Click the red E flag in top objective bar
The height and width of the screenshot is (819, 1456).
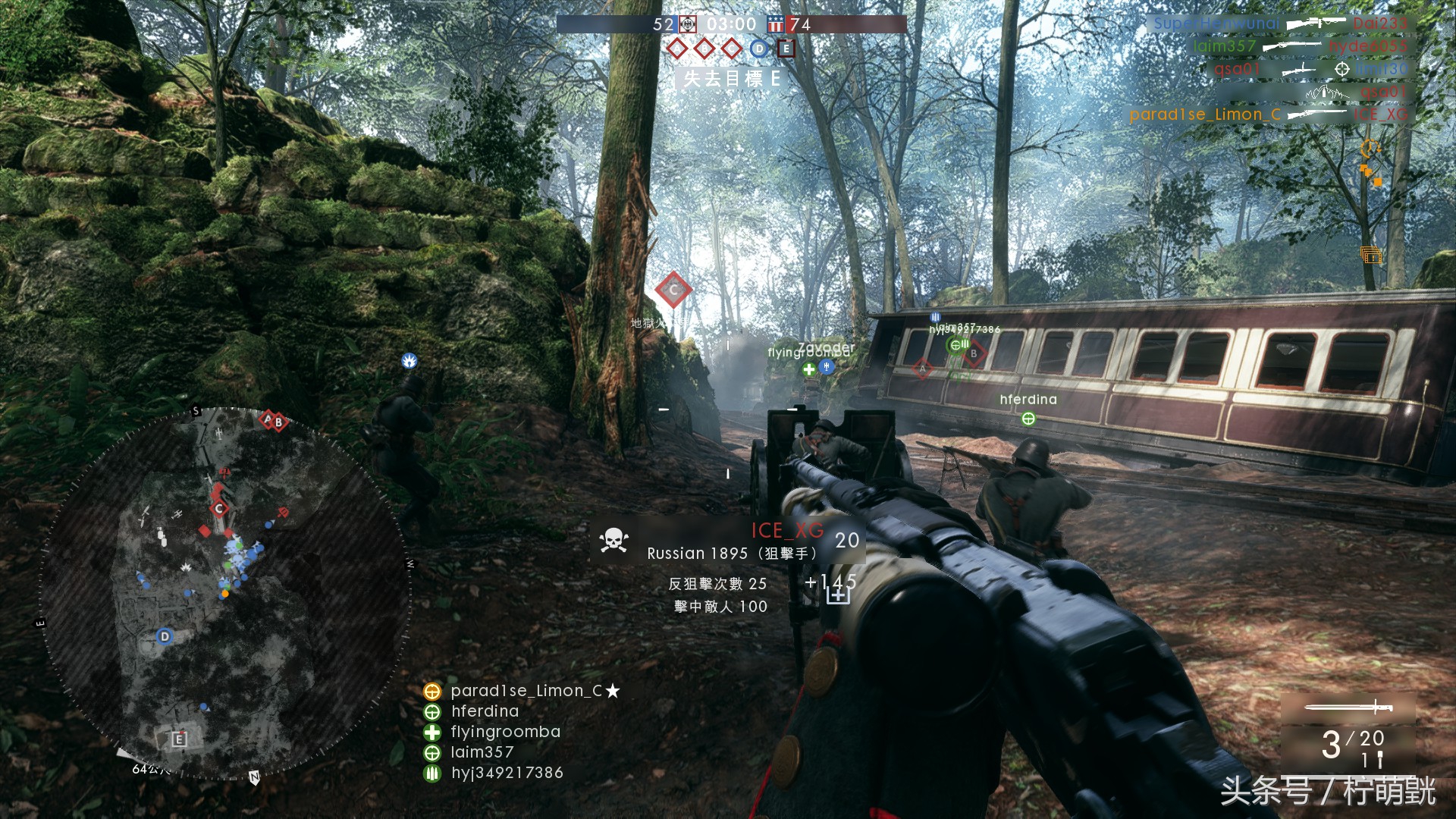point(786,49)
